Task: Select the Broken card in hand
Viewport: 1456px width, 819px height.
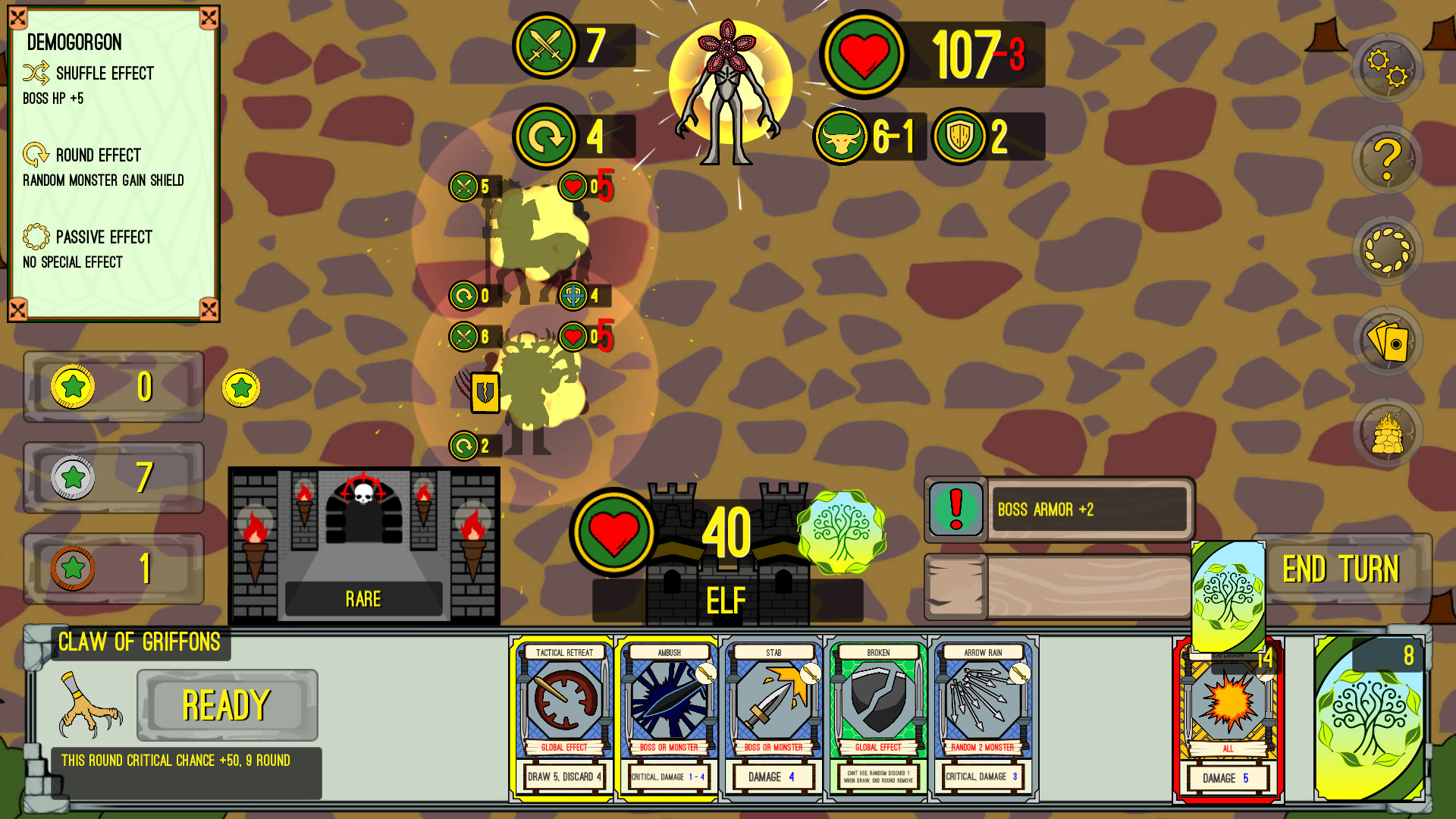Action: pos(877,717)
